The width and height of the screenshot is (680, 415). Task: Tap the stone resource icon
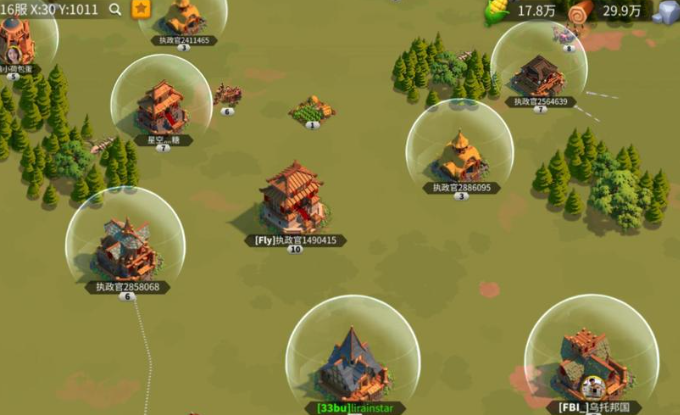tap(666, 12)
